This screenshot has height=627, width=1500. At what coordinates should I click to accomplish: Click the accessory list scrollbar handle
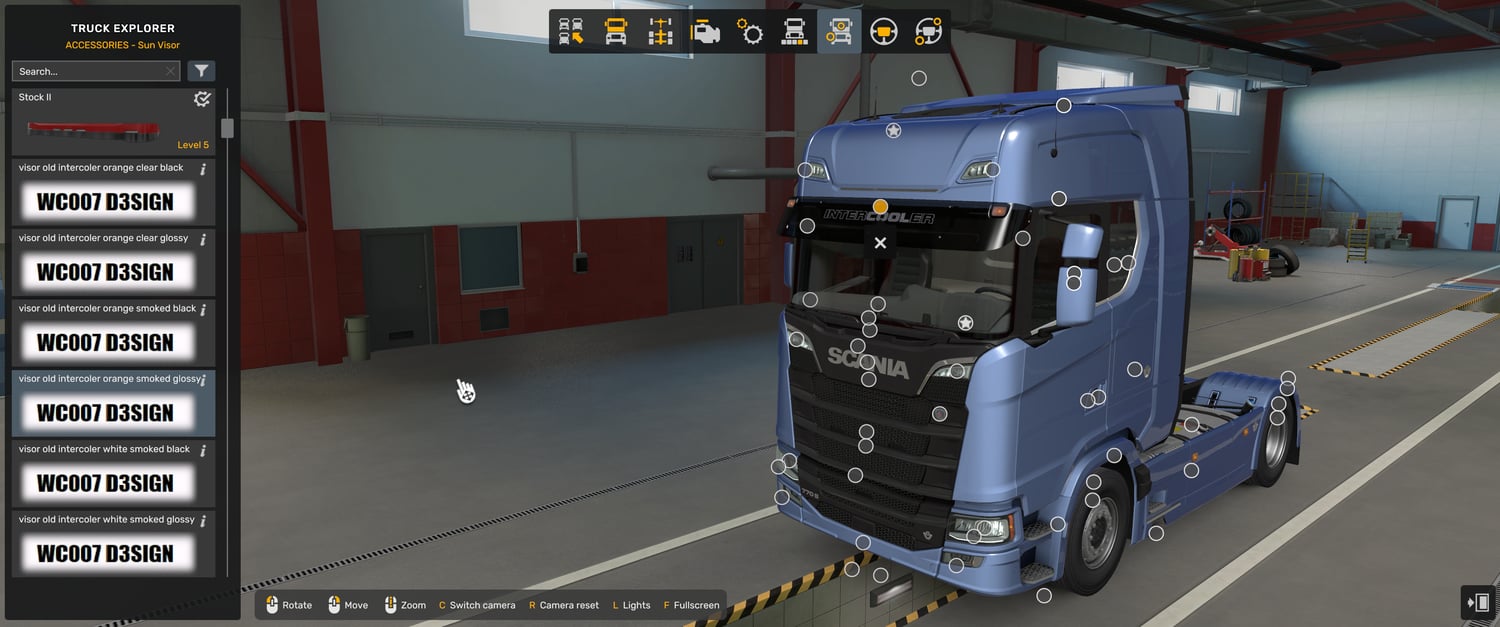point(227,128)
